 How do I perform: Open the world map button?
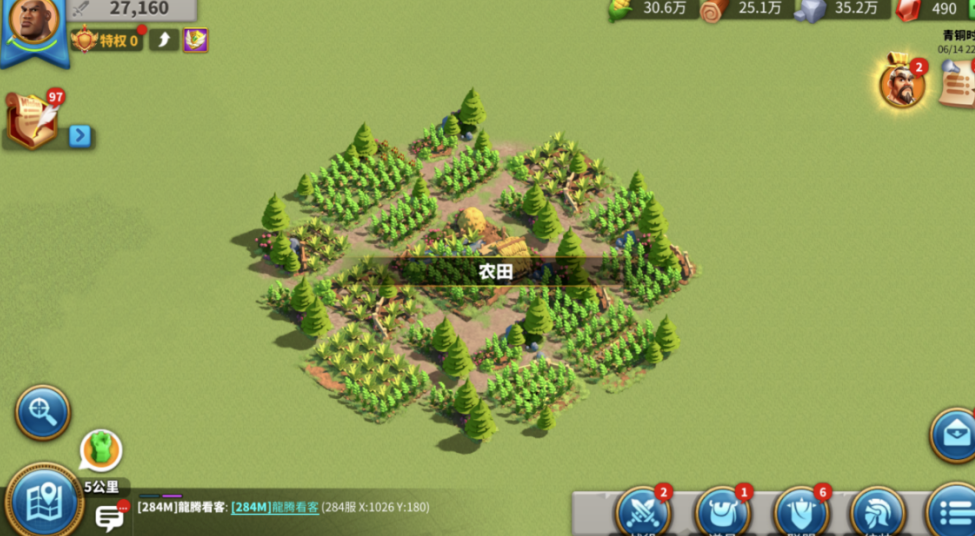(x=42, y=501)
